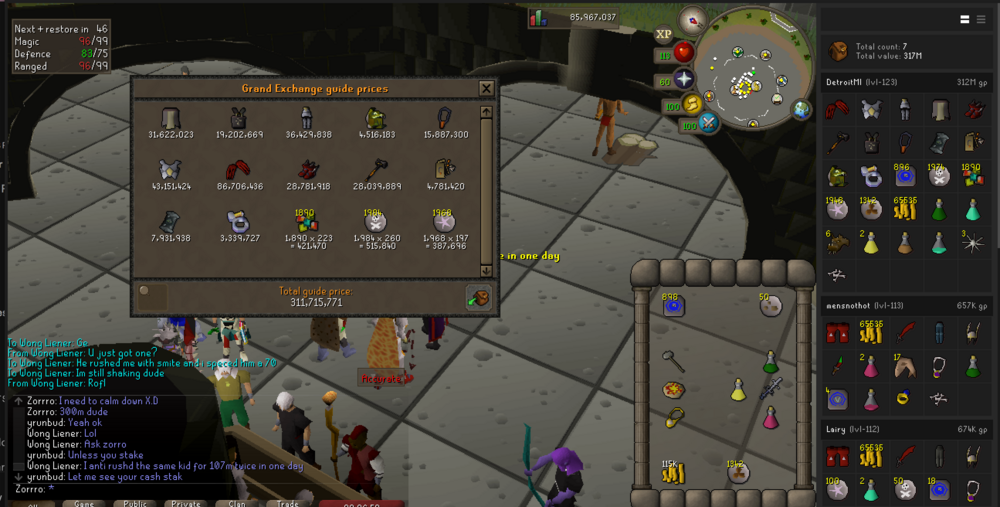Open the Trade chat tab
Viewport: 1000px width, 507px height.
click(x=286, y=503)
